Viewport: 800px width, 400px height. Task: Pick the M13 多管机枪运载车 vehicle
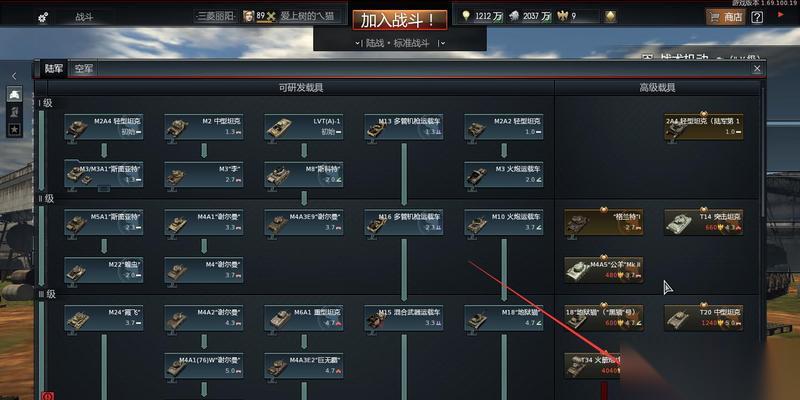point(403,126)
